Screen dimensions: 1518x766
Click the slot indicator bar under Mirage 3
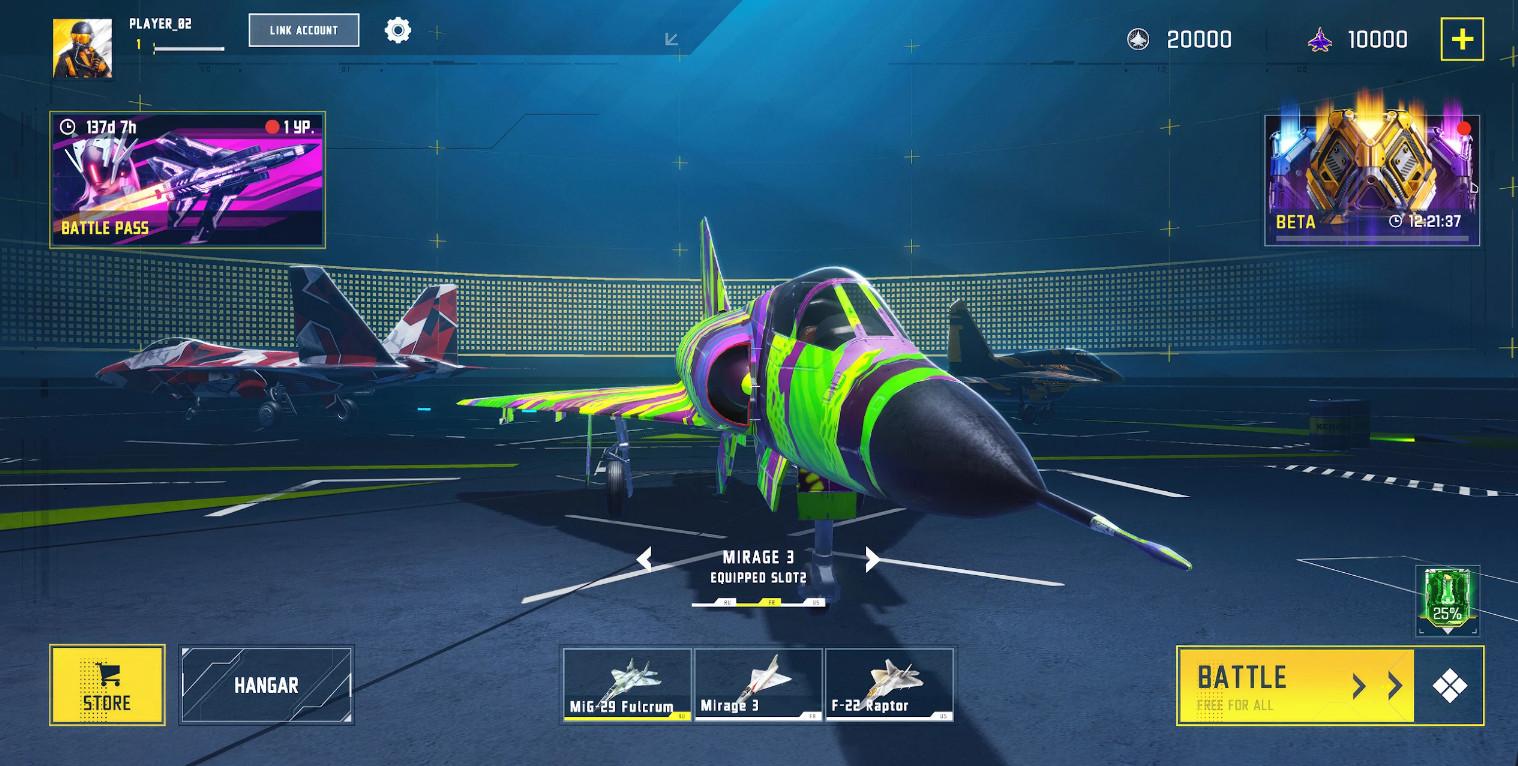pos(758,602)
